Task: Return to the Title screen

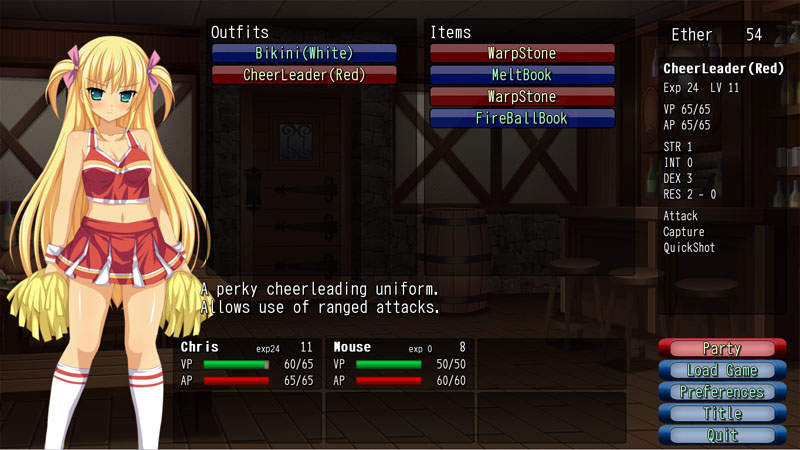Action: click(722, 414)
